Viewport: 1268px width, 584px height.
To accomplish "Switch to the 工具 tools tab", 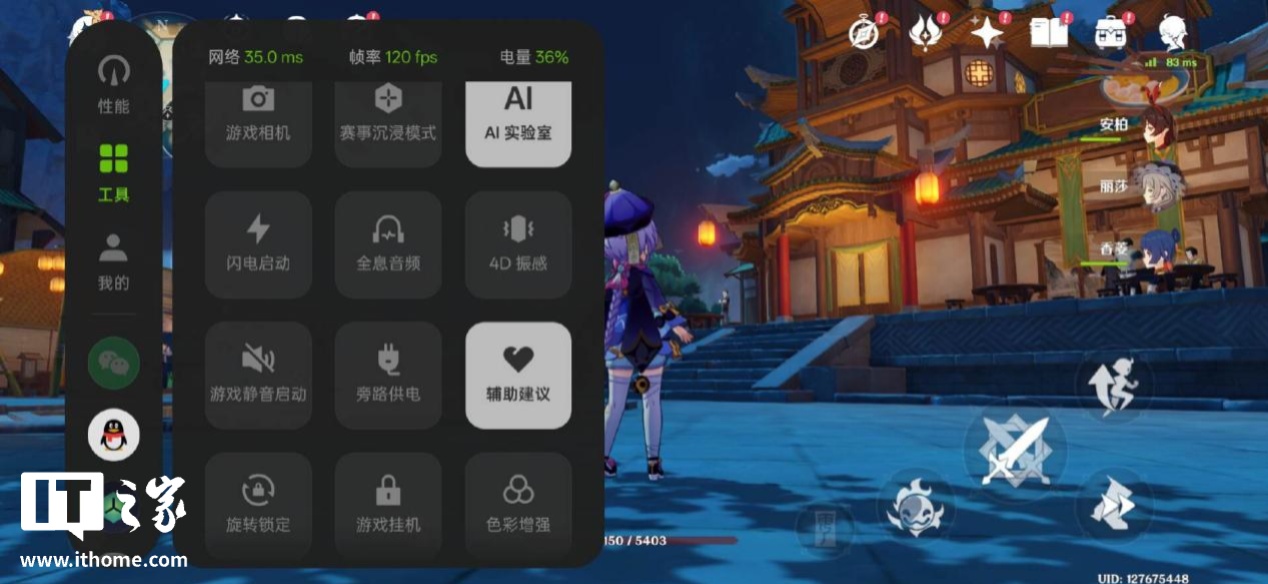I will (x=114, y=171).
